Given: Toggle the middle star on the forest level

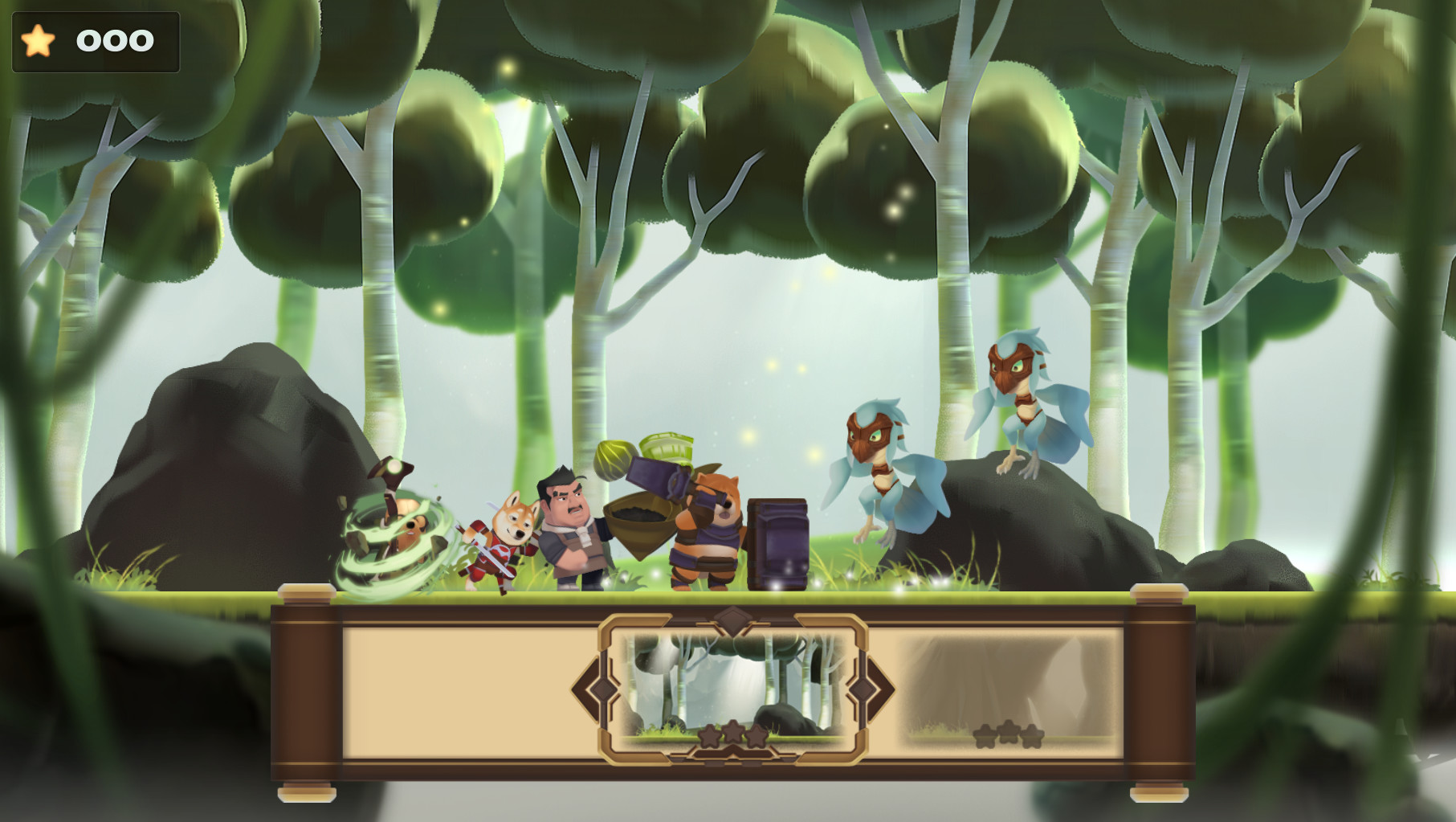Looking at the screenshot, I should tap(733, 733).
